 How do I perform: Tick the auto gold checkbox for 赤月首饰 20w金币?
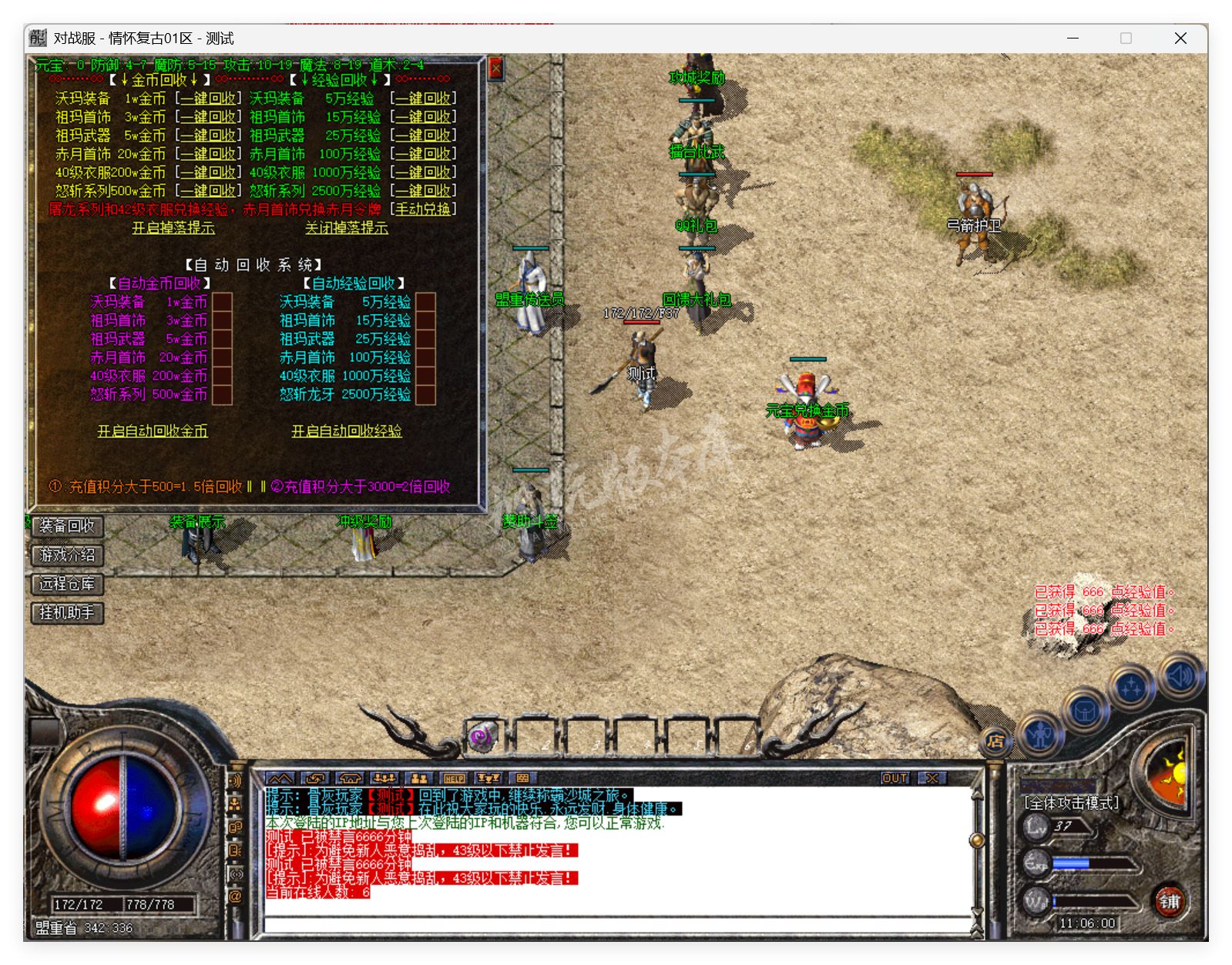point(222,357)
